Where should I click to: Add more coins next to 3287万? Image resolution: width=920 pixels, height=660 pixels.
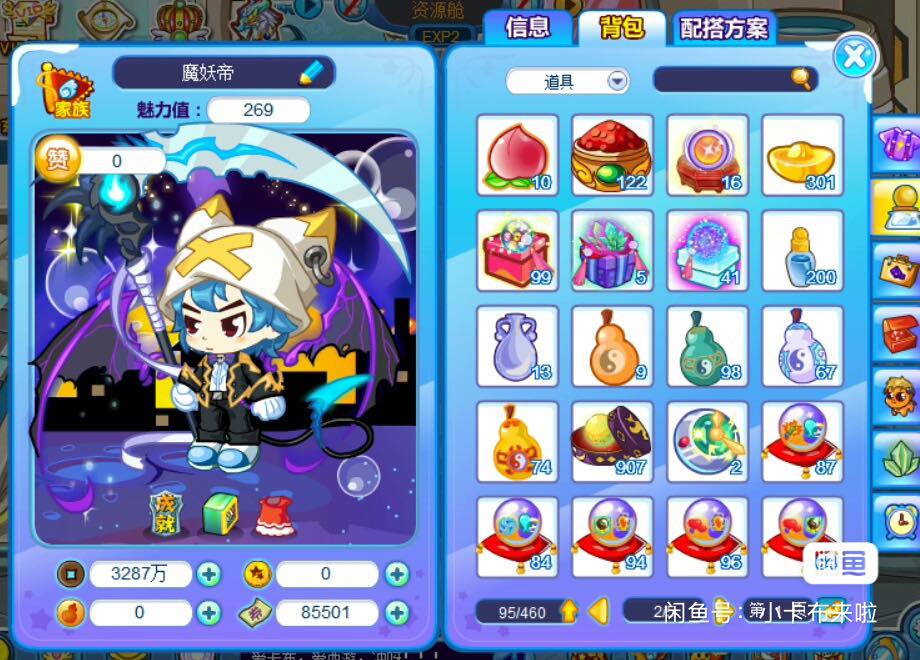(209, 574)
